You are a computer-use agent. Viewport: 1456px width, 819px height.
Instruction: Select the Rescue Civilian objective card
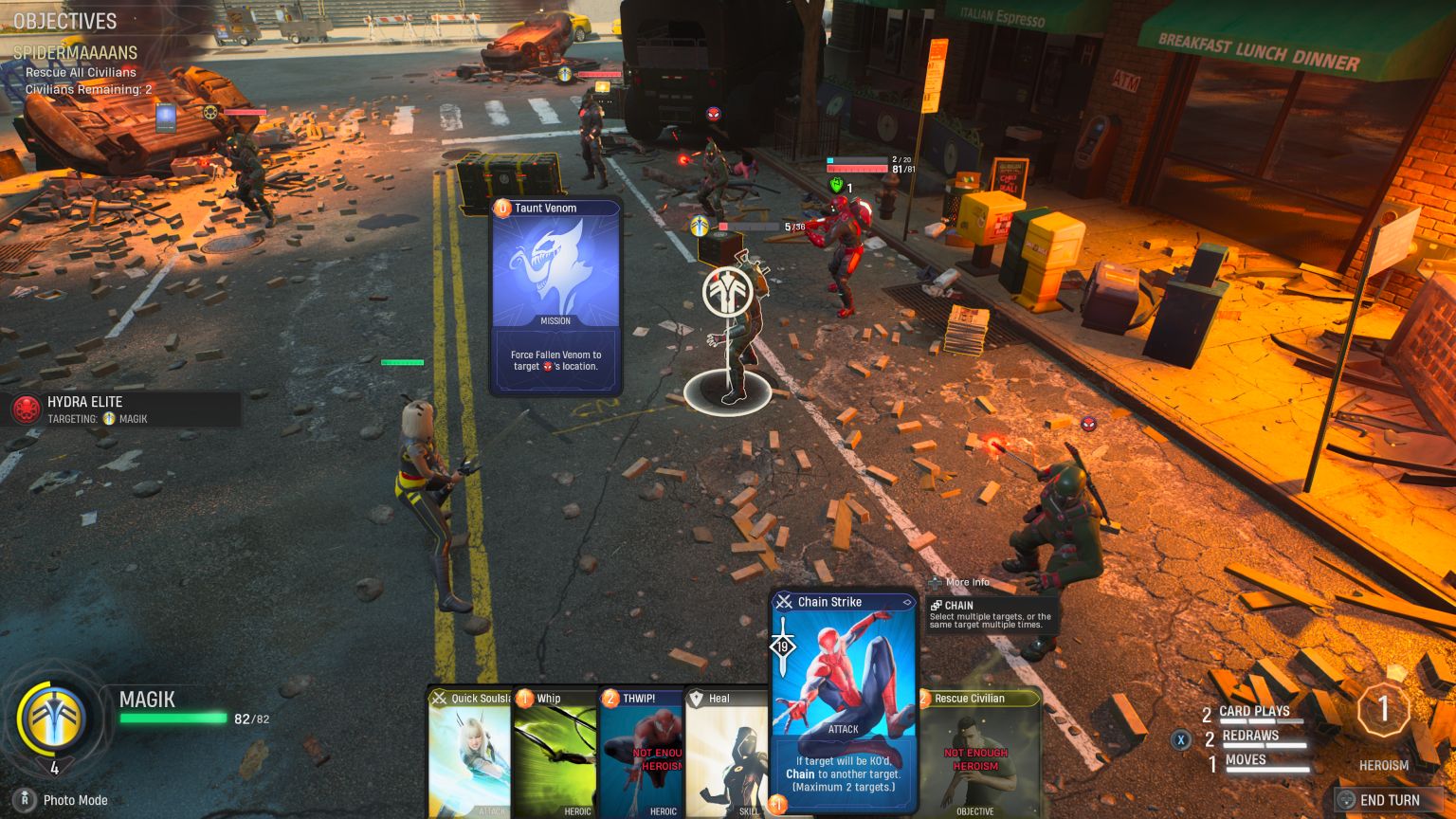(978, 754)
